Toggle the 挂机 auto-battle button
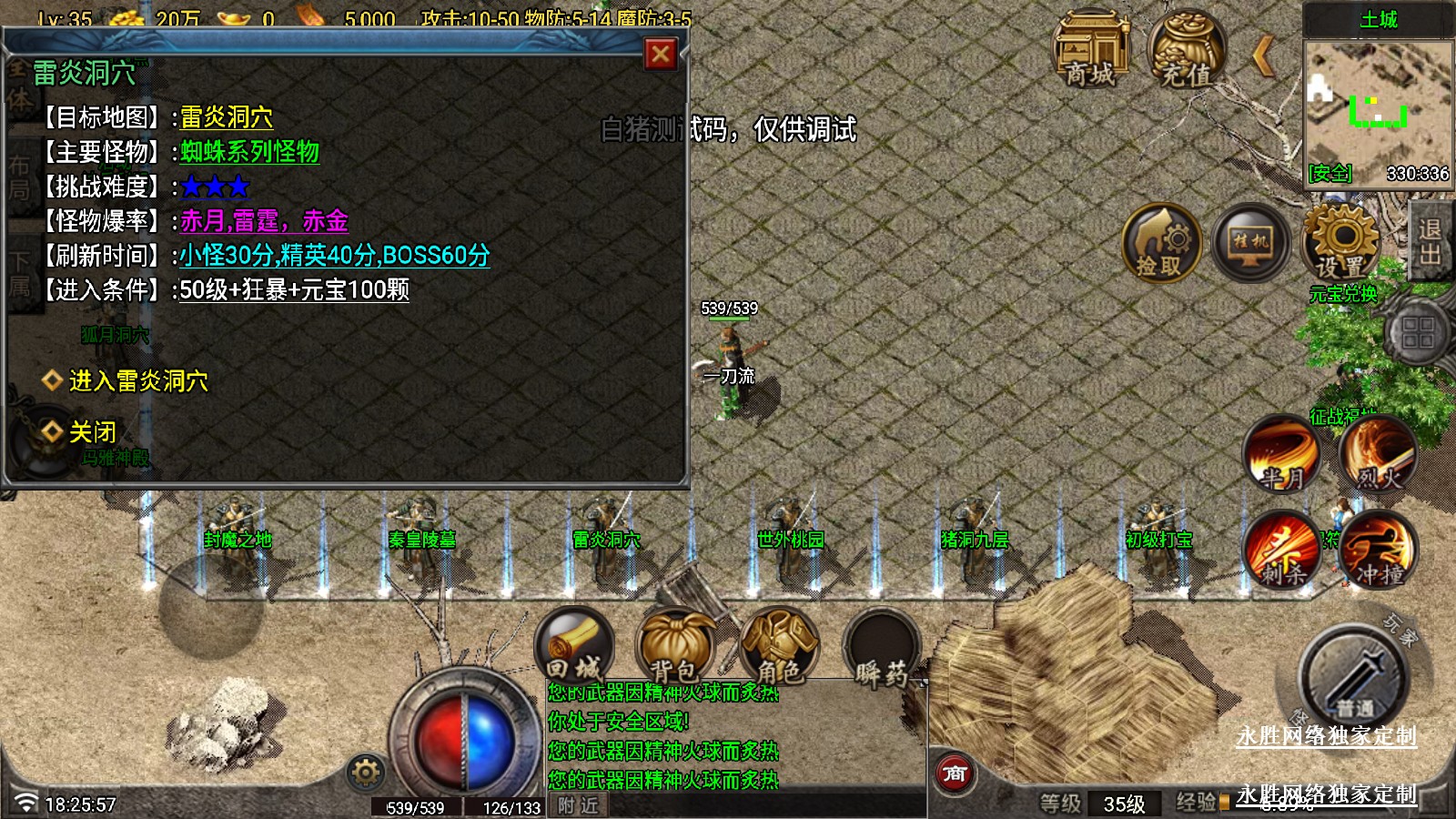 pos(1250,243)
